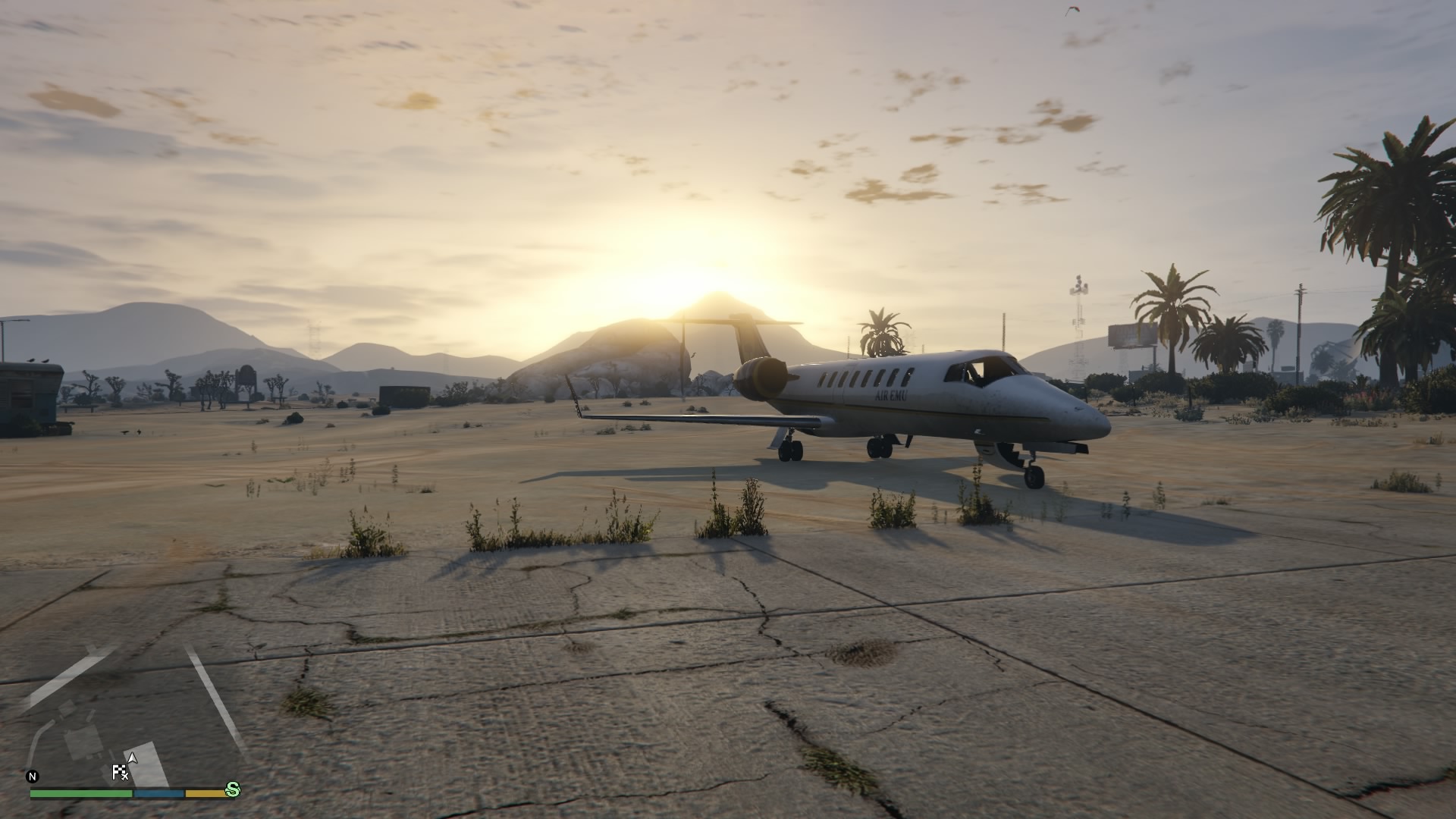Screen dimensions: 1456x819
Task: Select the north compass N marker
Action: 32,777
